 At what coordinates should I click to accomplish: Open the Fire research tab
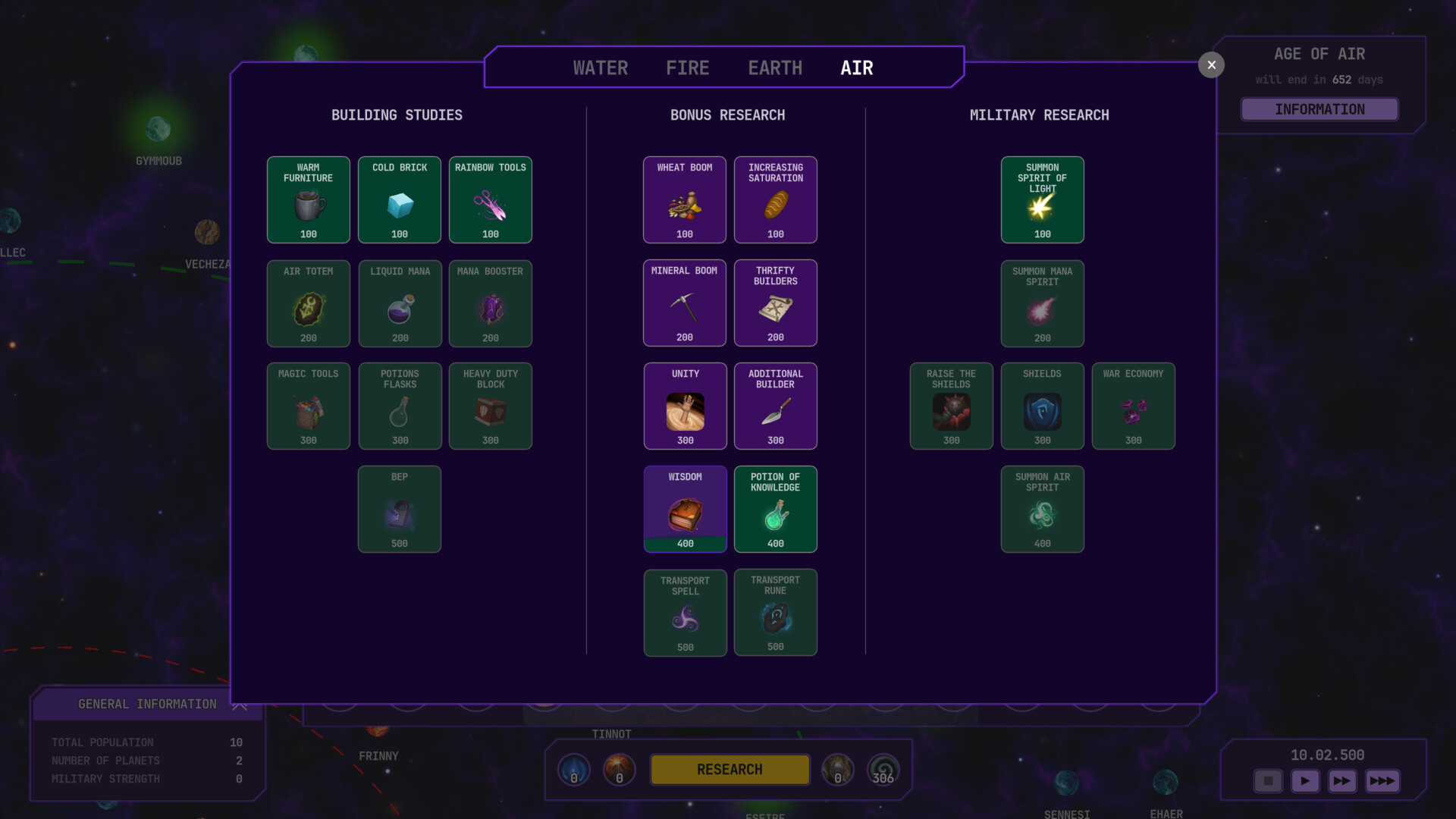687,67
